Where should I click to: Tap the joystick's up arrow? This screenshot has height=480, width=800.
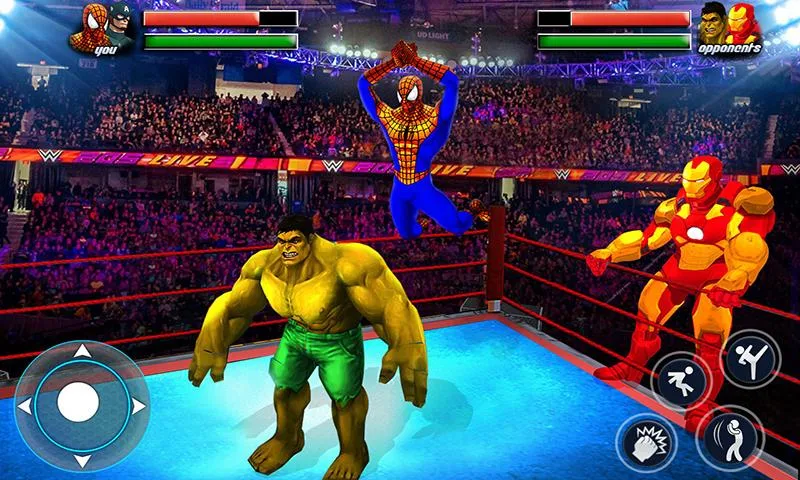click(x=82, y=352)
